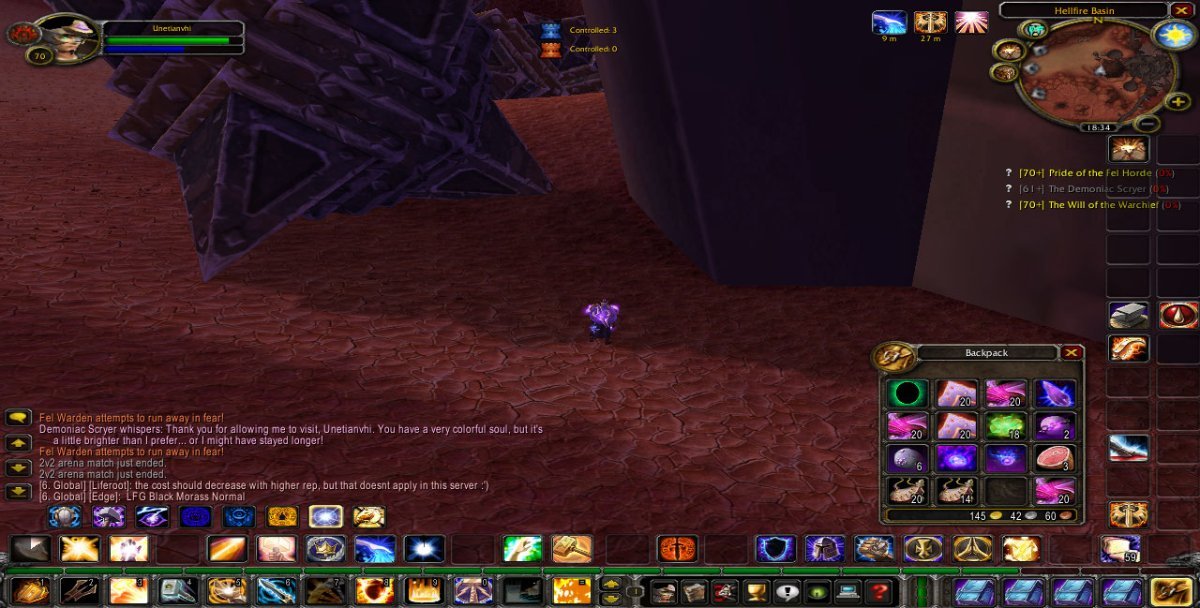Open the golden backpack bag slot
1200x608 pixels.
1169,591
